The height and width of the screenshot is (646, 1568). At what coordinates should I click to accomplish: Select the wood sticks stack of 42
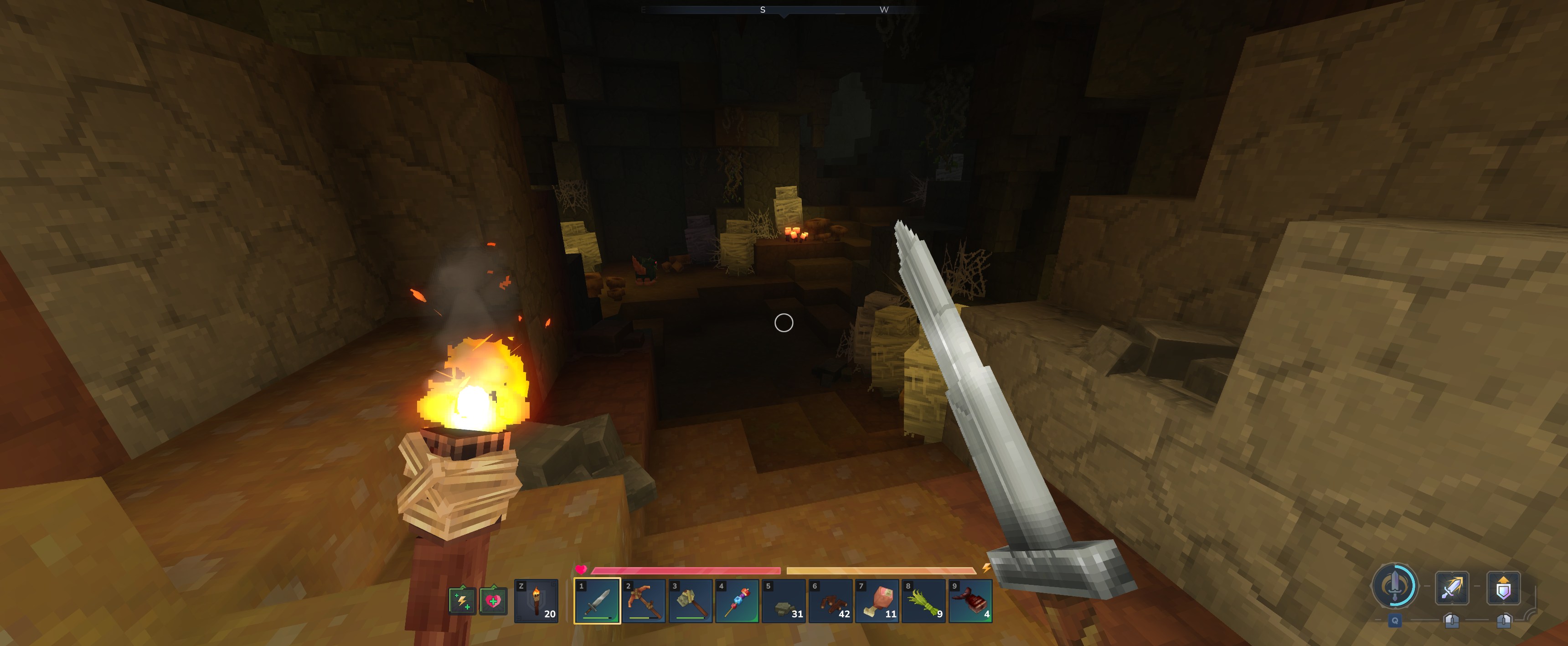pos(831,600)
